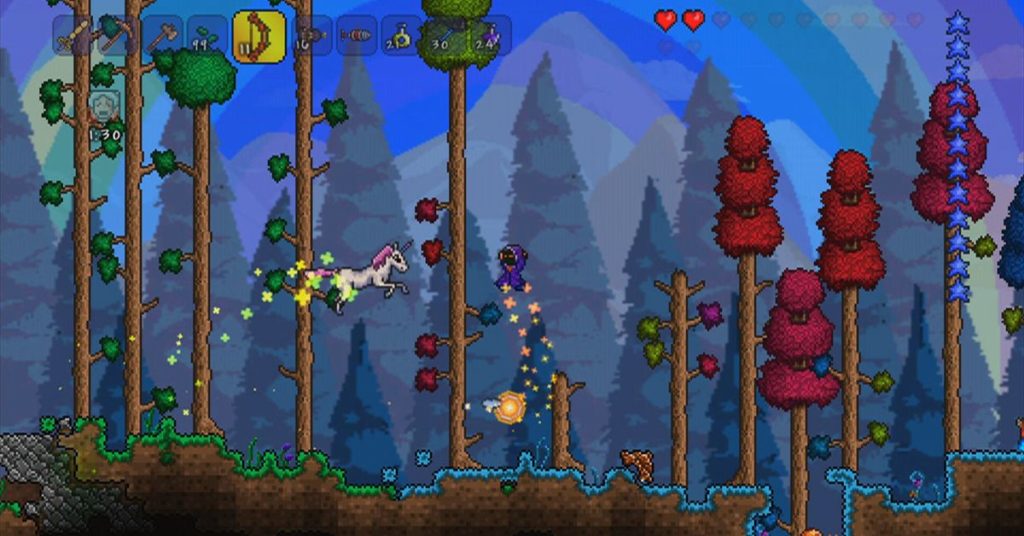
Task: Choose the red fish-shaped item slot
Action: [356, 37]
